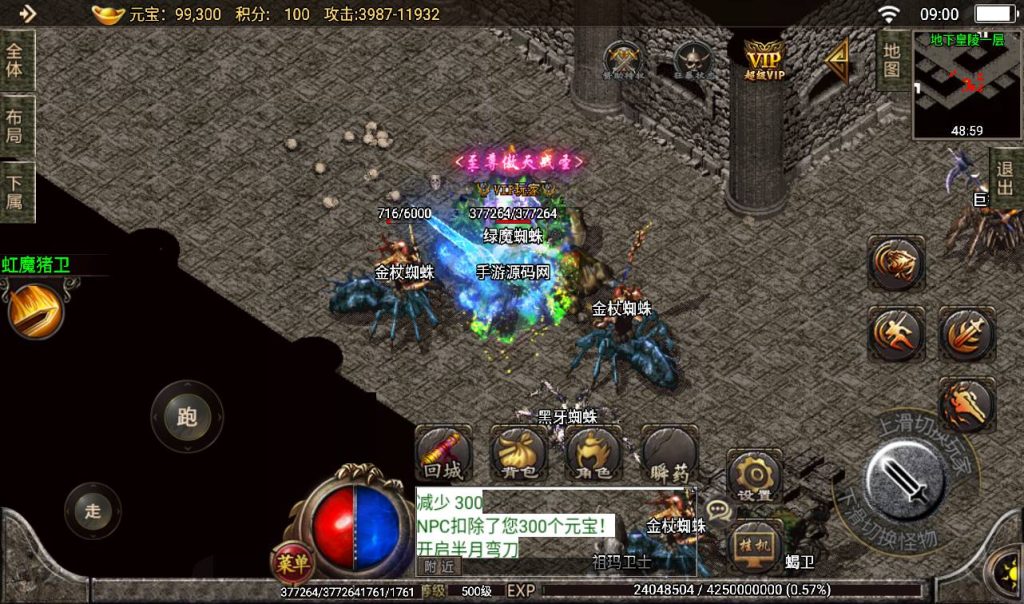The image size is (1024, 604).
Task: Select the 附近 nearby chat channel
Action: point(437,566)
